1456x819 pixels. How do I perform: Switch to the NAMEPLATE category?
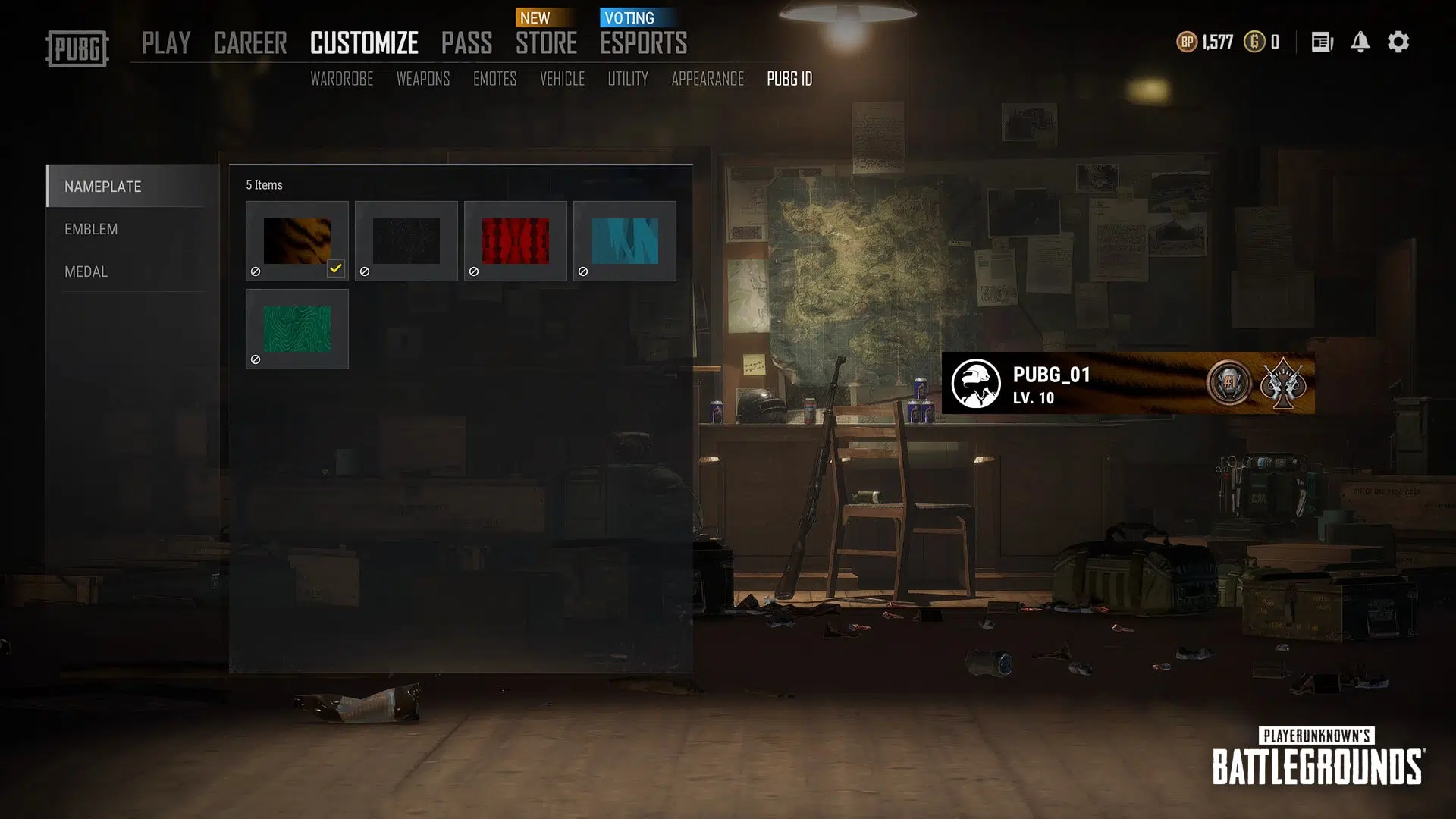(x=102, y=187)
